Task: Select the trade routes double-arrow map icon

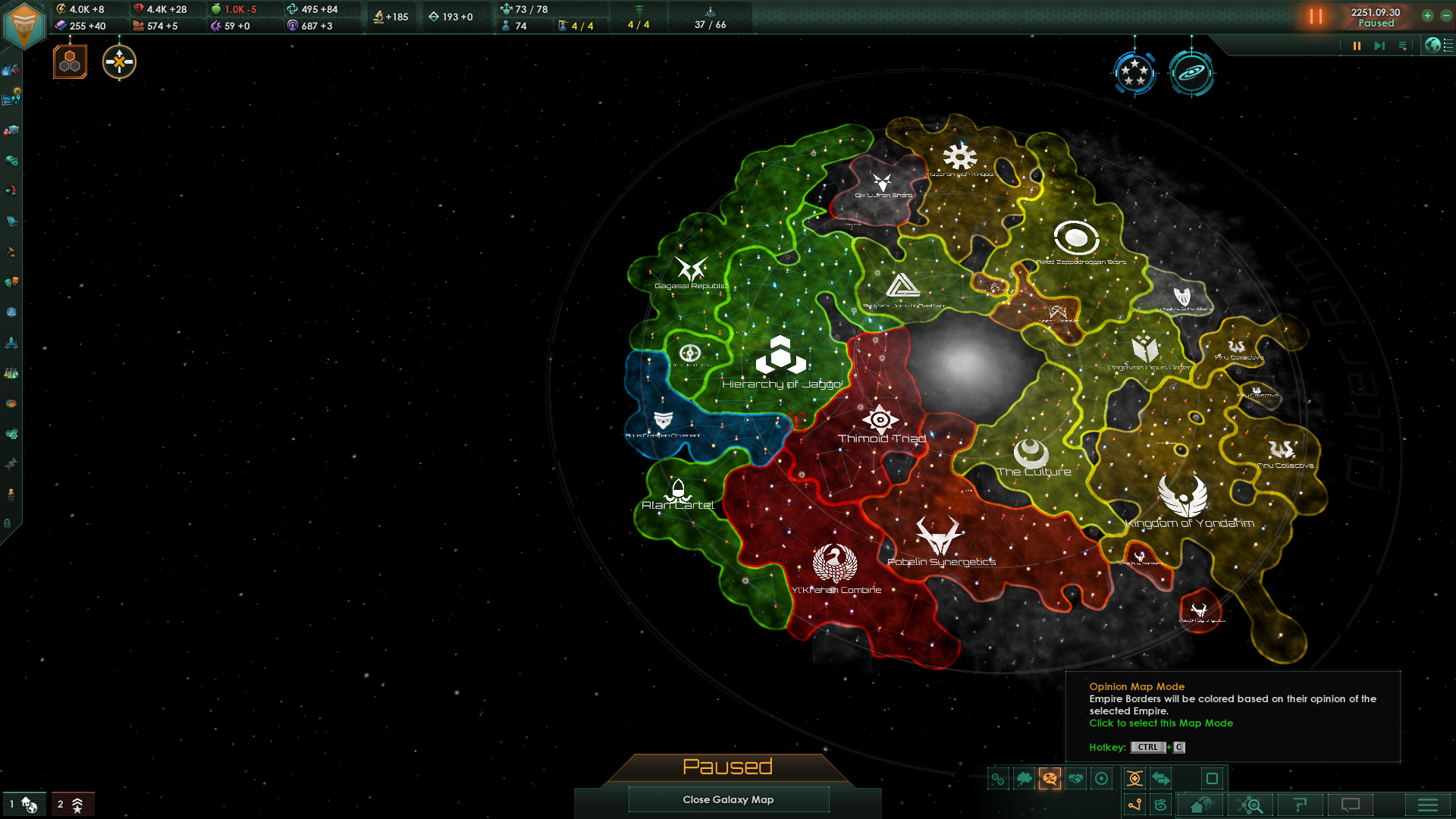Action: [x=1162, y=778]
